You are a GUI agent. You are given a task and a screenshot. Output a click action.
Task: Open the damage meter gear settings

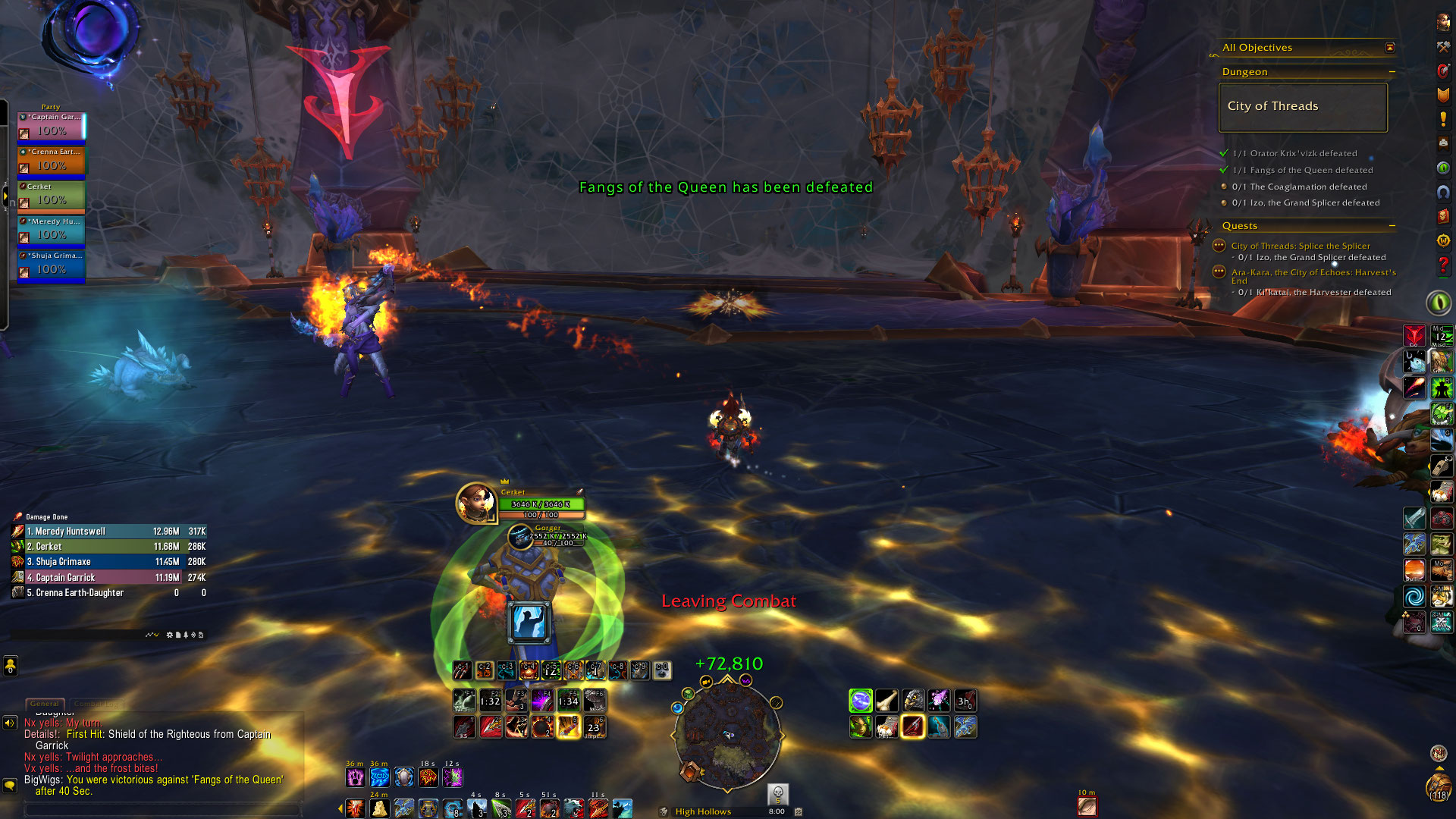(169, 635)
